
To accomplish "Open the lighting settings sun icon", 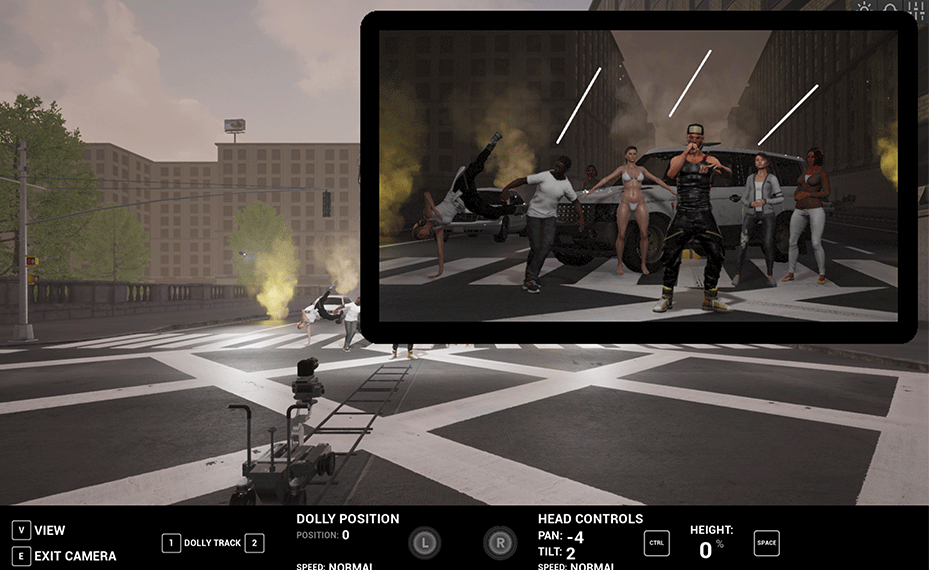I will click(865, 9).
